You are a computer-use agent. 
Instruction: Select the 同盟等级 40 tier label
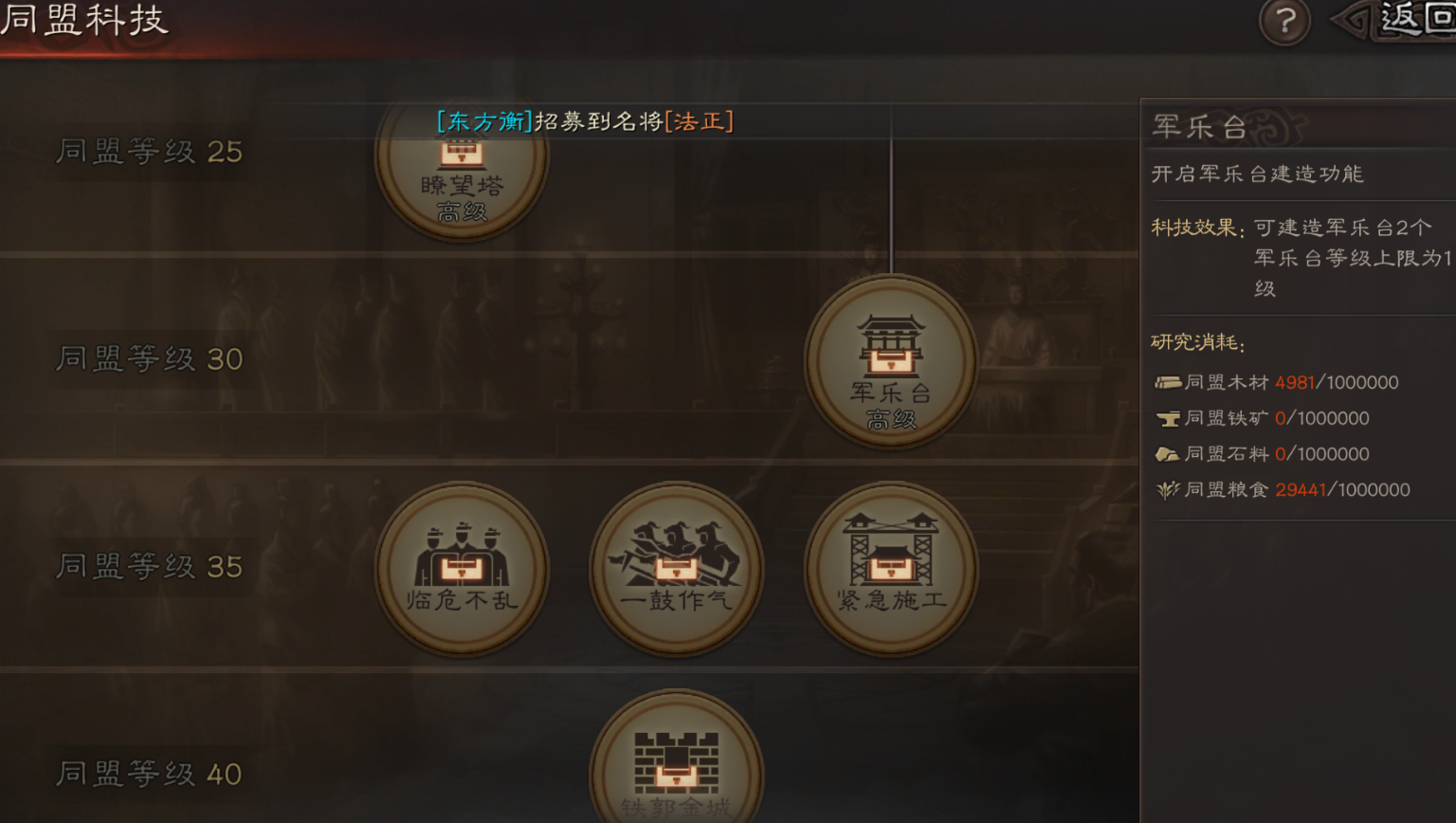point(149,774)
